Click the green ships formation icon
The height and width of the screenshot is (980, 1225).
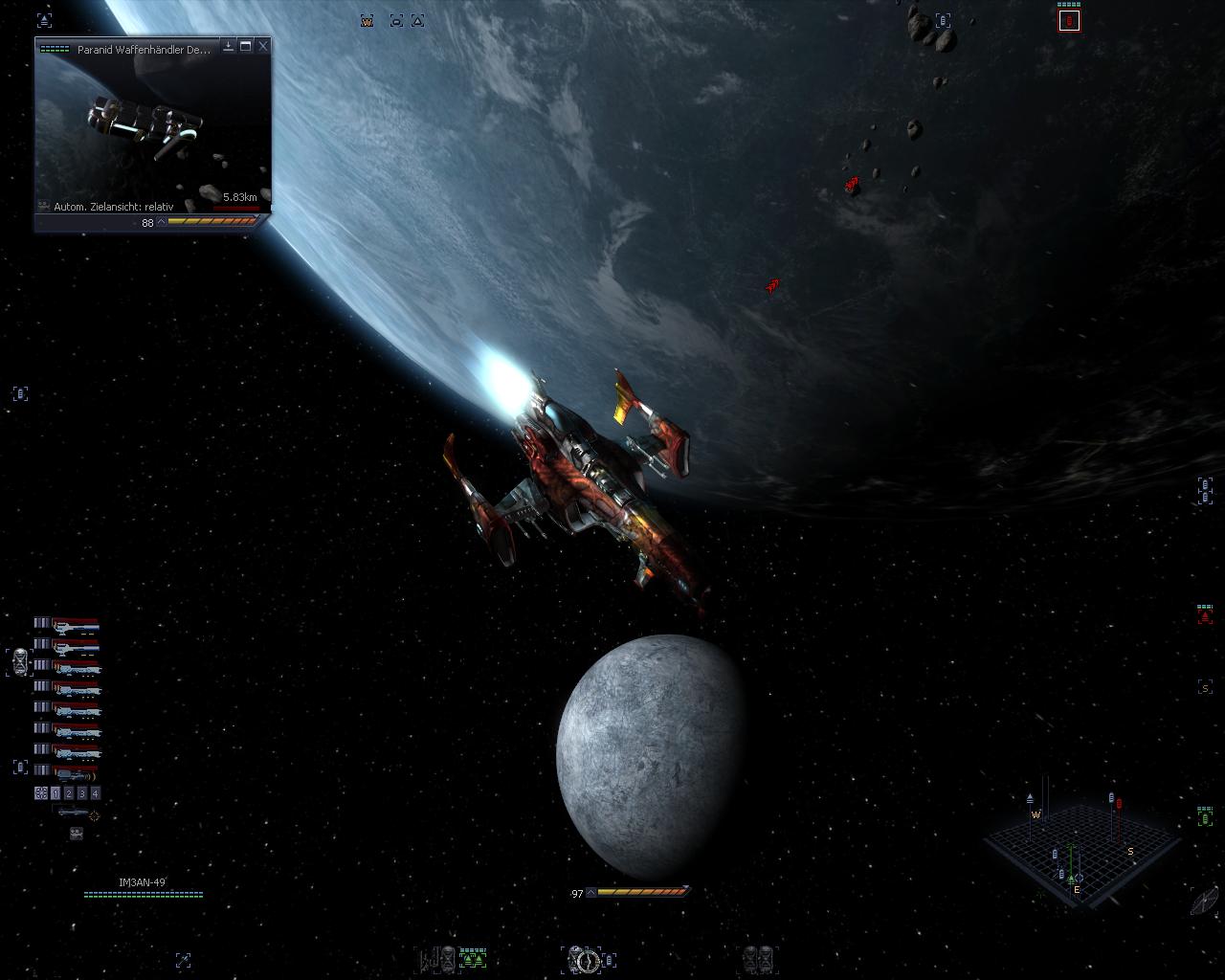point(473,958)
